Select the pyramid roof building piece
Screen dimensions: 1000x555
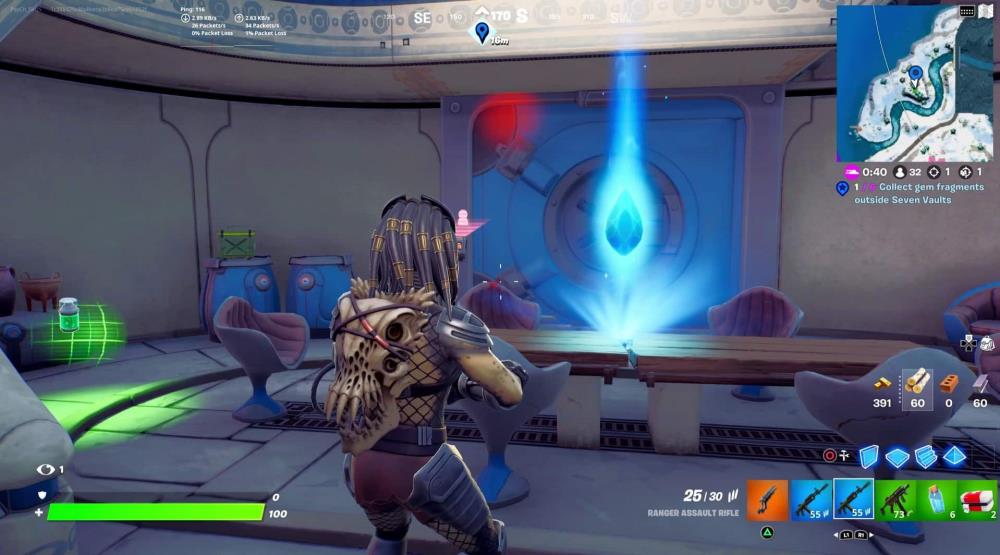coord(955,456)
